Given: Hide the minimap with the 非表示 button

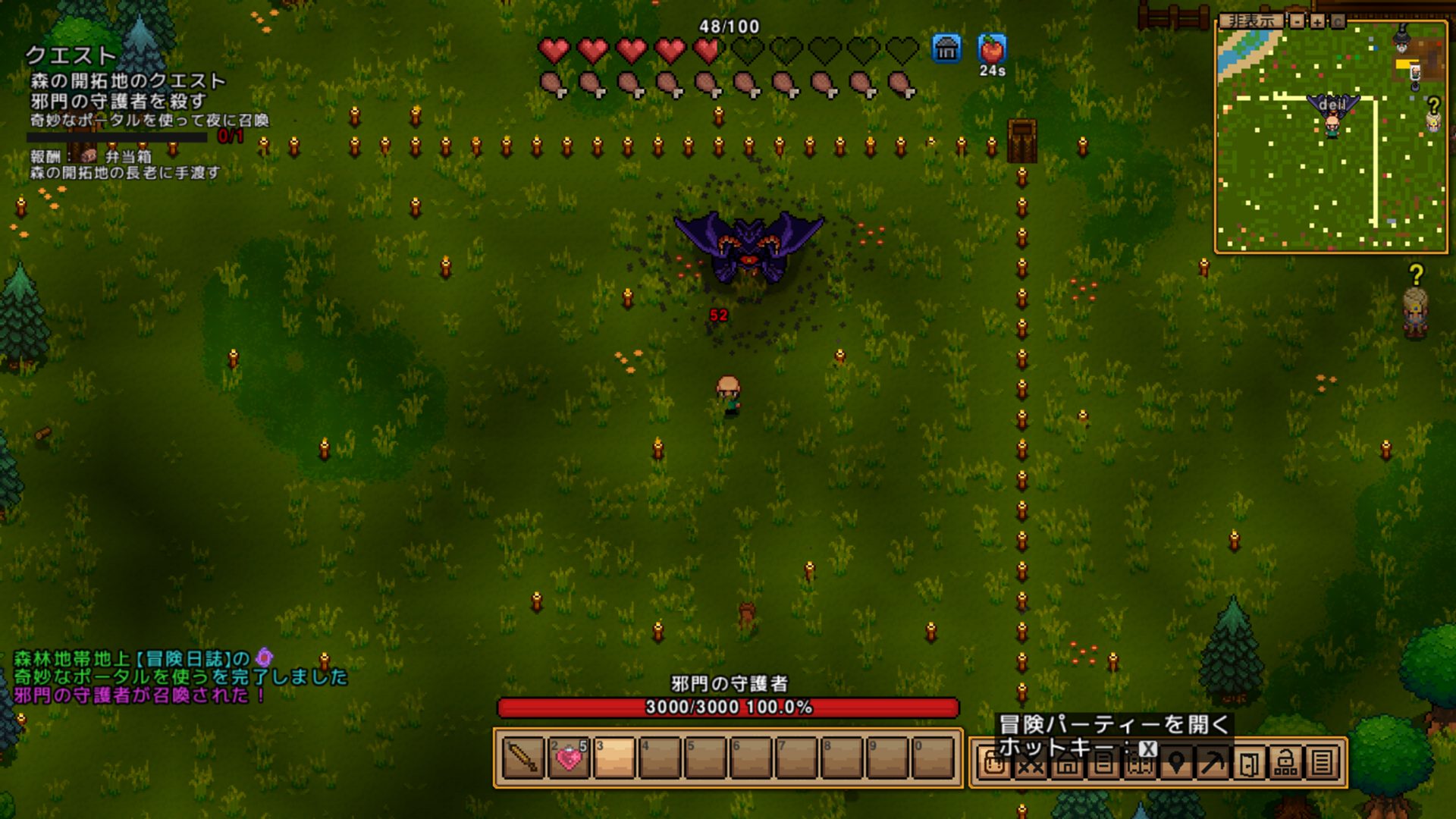Looking at the screenshot, I should pyautogui.click(x=1250, y=21).
